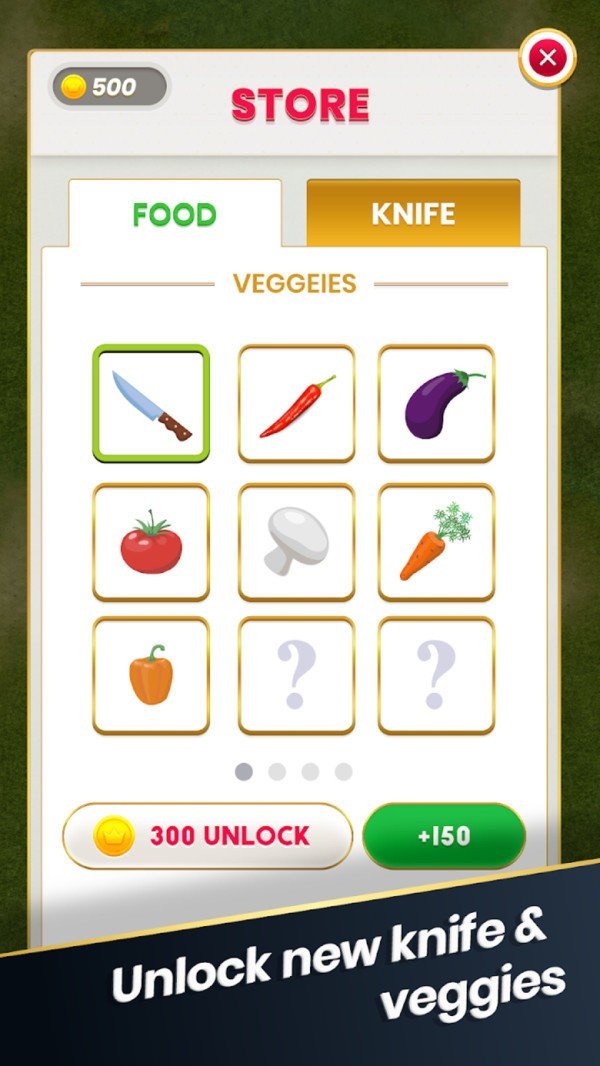The image size is (600, 1066).
Task: Choose the white mushroom tile
Action: tap(296, 542)
